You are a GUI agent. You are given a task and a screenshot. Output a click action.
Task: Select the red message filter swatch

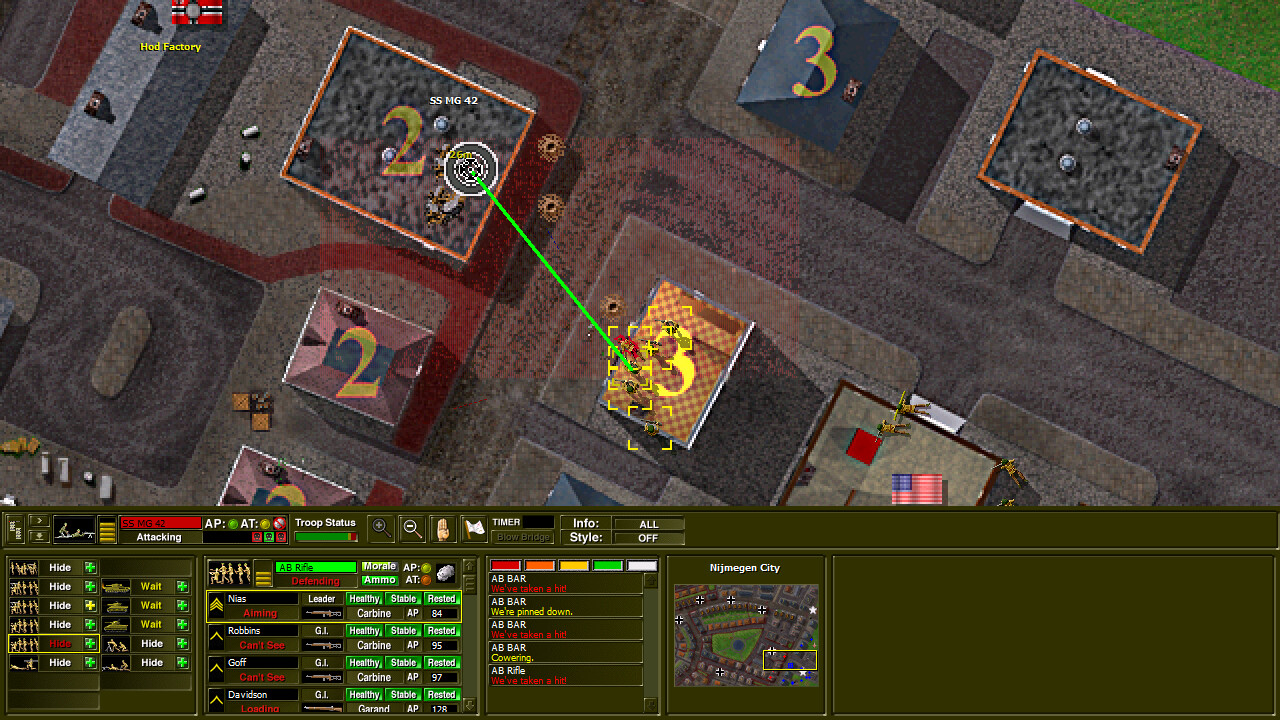point(505,565)
